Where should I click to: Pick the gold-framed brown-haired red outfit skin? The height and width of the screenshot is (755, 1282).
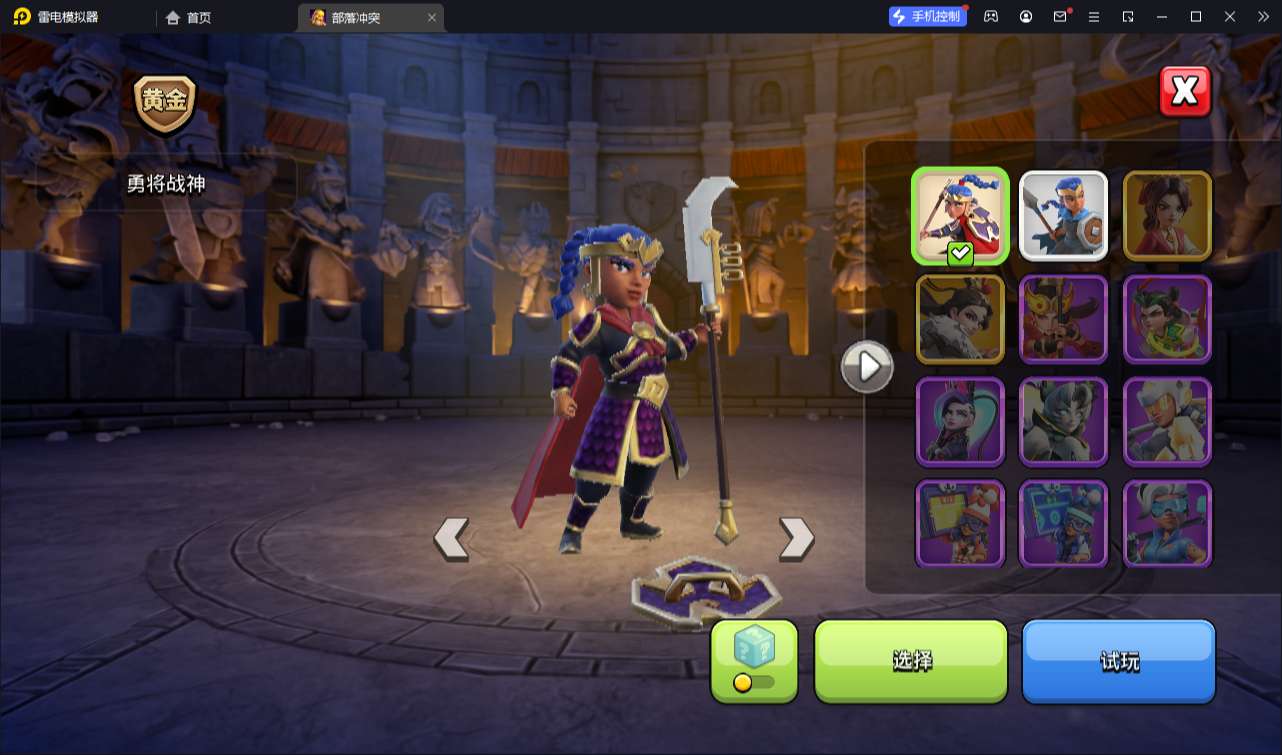tap(1167, 216)
